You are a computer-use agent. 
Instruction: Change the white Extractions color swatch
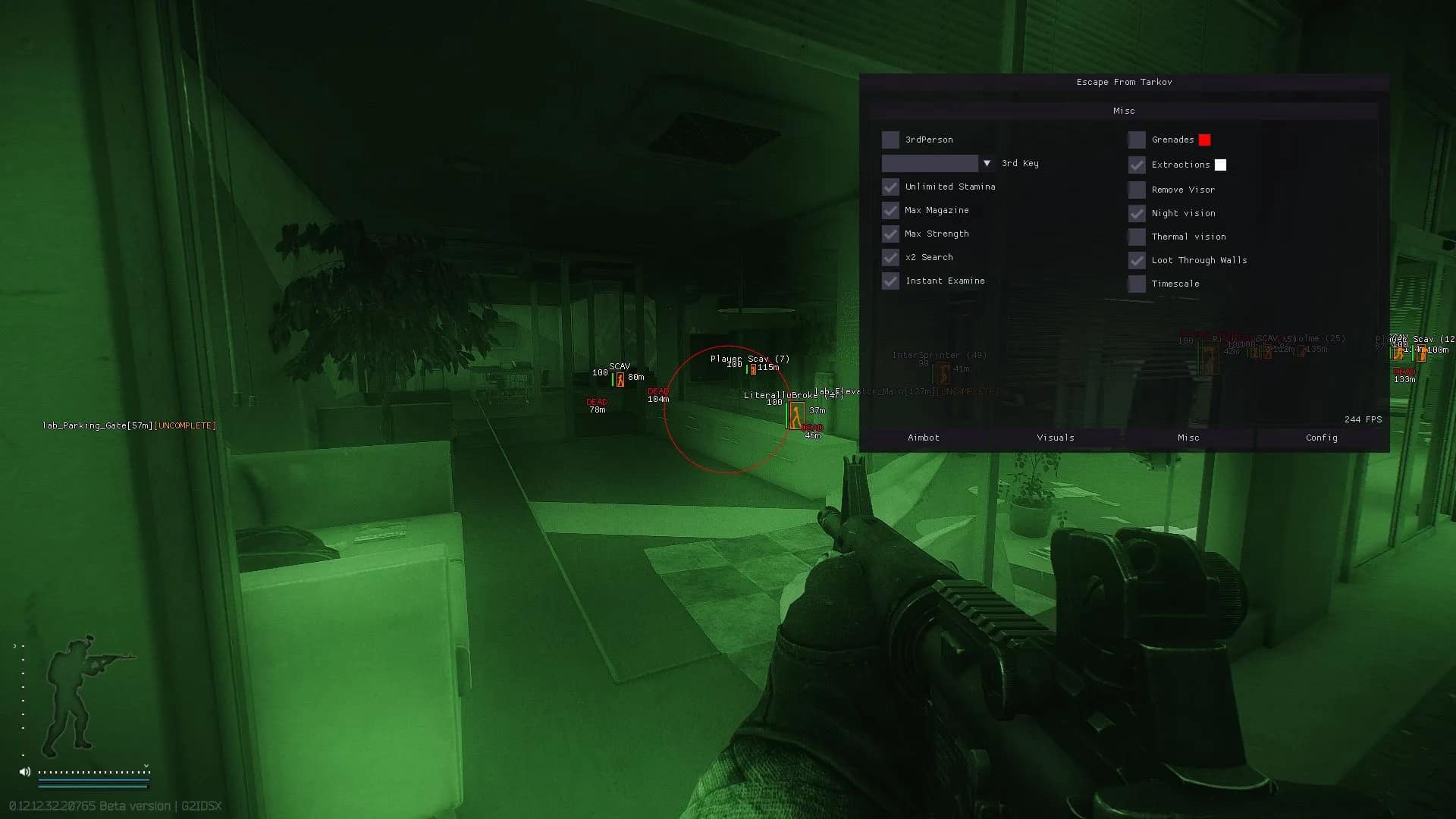(1220, 165)
